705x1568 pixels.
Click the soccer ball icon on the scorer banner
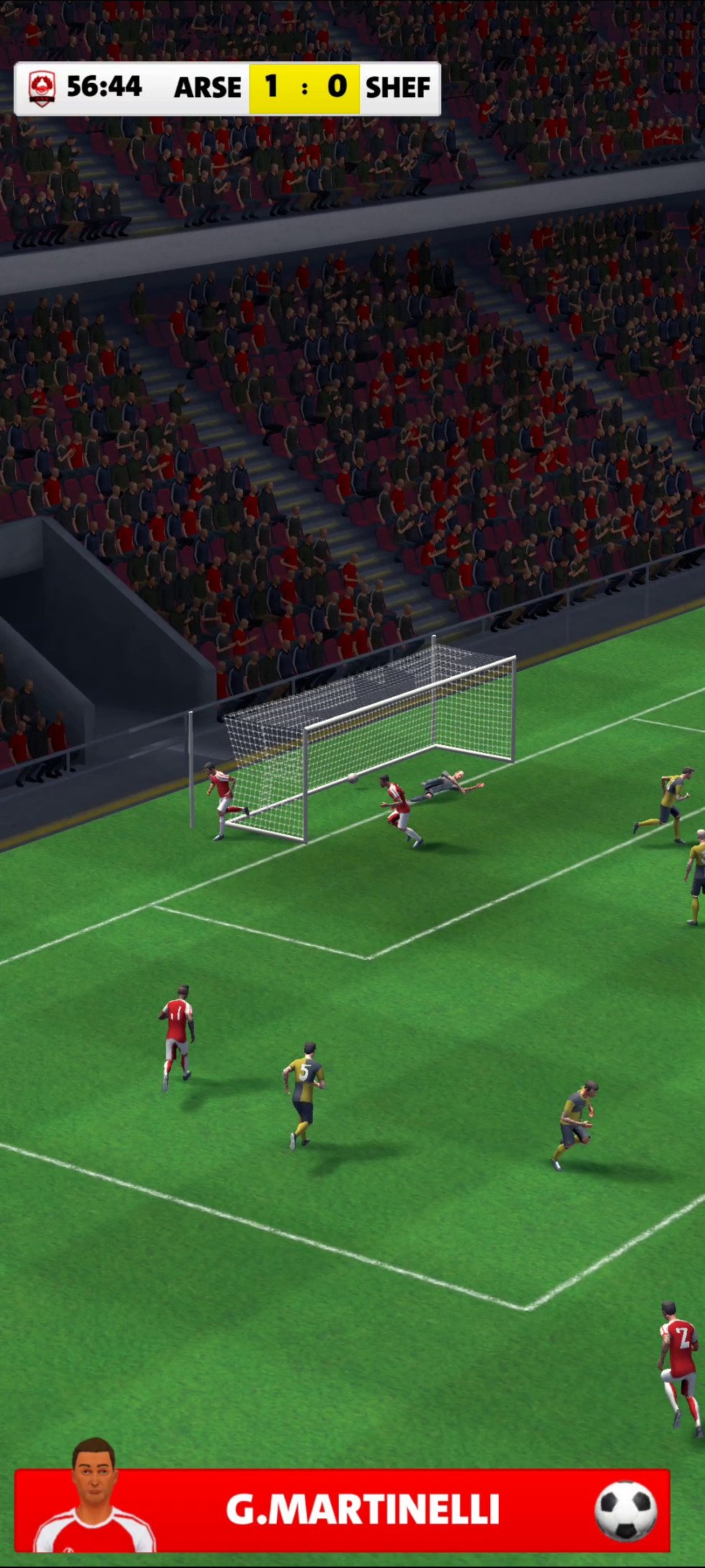[x=625, y=1510]
